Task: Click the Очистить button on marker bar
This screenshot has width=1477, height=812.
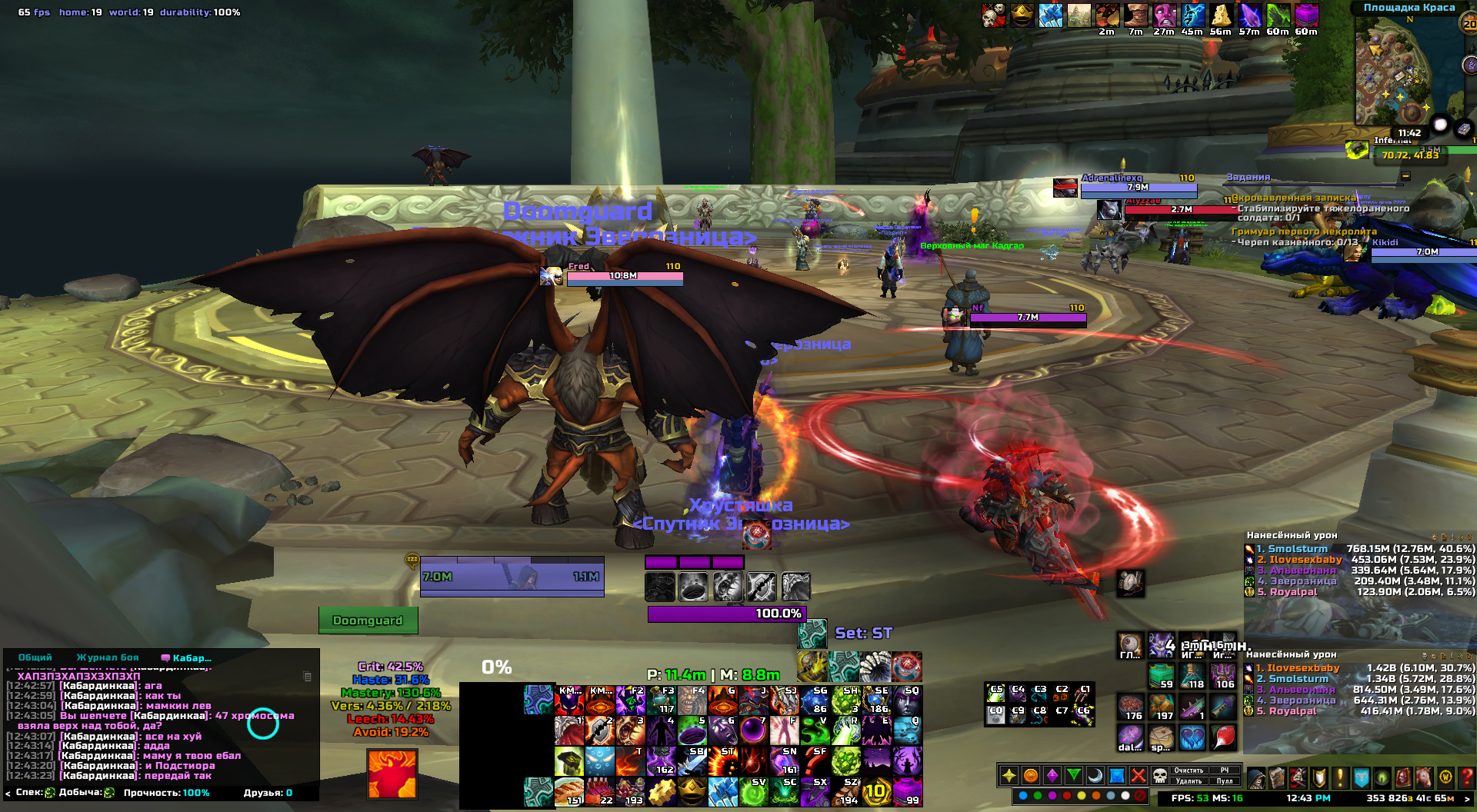Action: coord(1189,770)
